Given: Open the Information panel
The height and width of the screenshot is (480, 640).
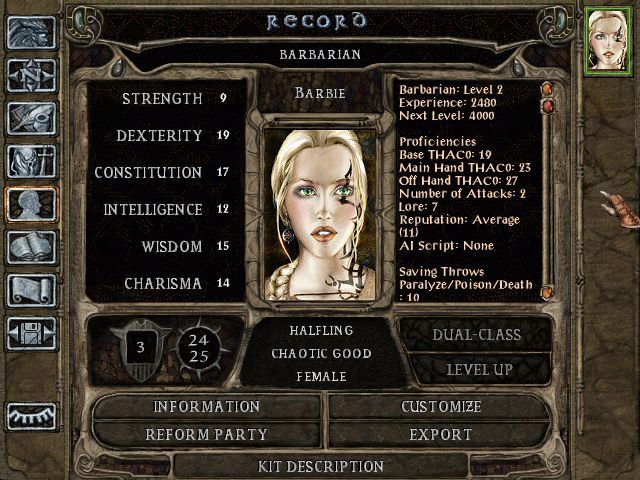Looking at the screenshot, I should pyautogui.click(x=206, y=407).
